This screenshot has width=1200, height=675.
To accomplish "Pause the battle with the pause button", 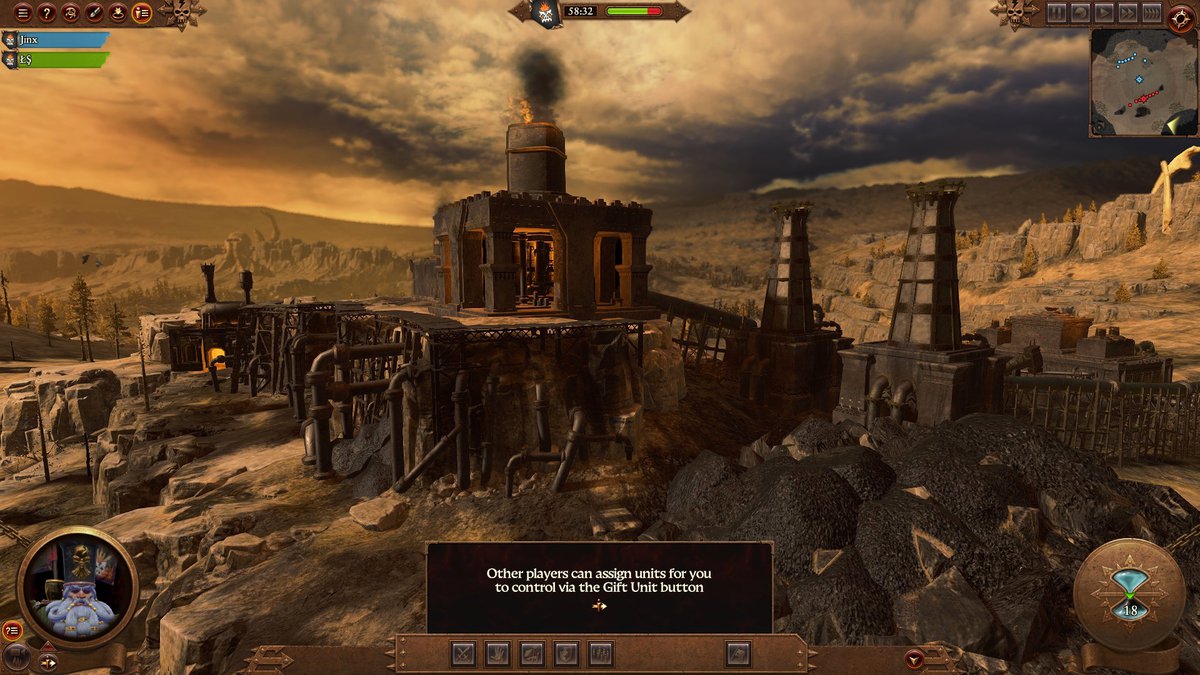I will (x=1057, y=13).
